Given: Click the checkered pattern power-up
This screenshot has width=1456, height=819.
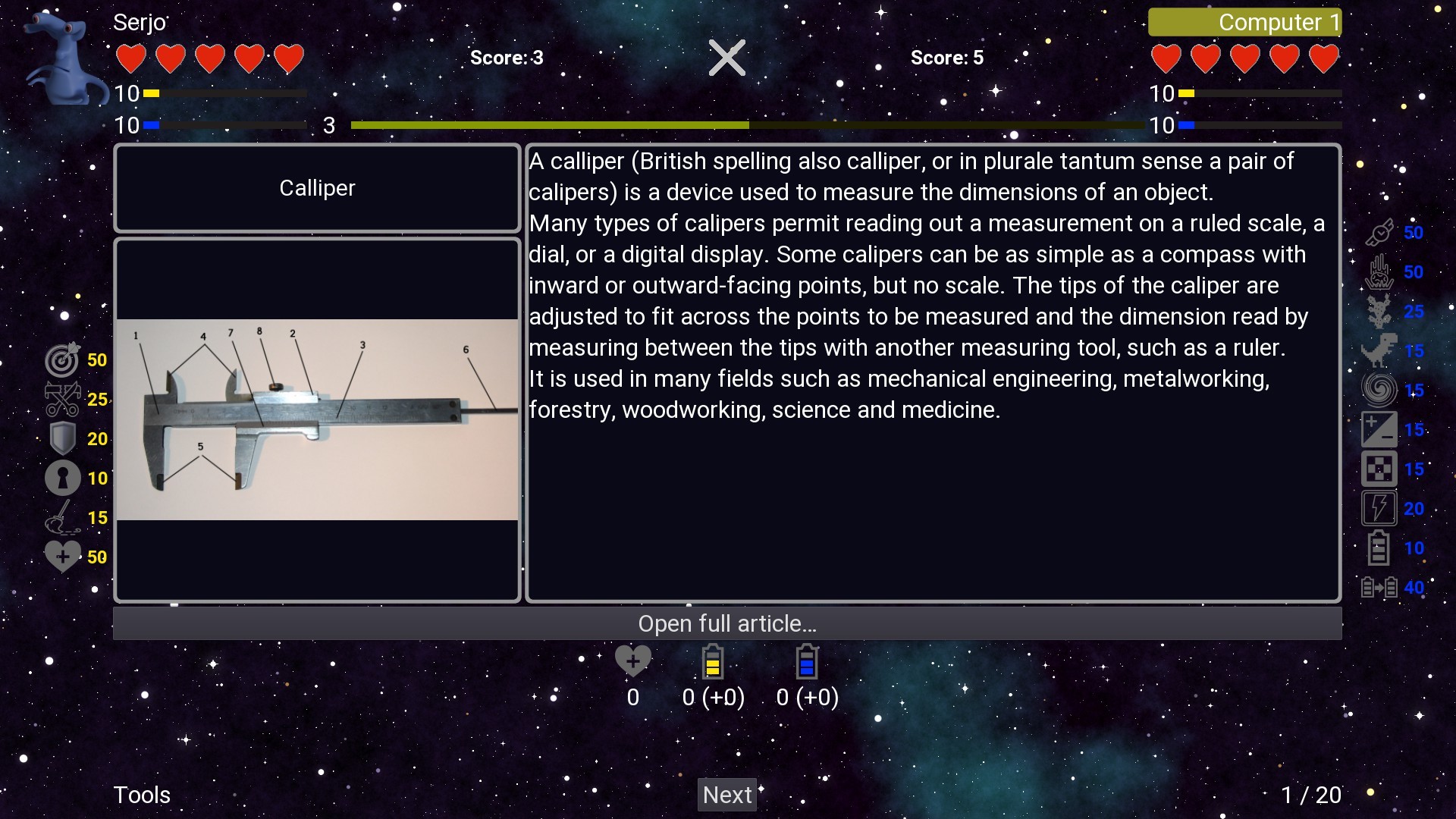Looking at the screenshot, I should (x=1380, y=469).
